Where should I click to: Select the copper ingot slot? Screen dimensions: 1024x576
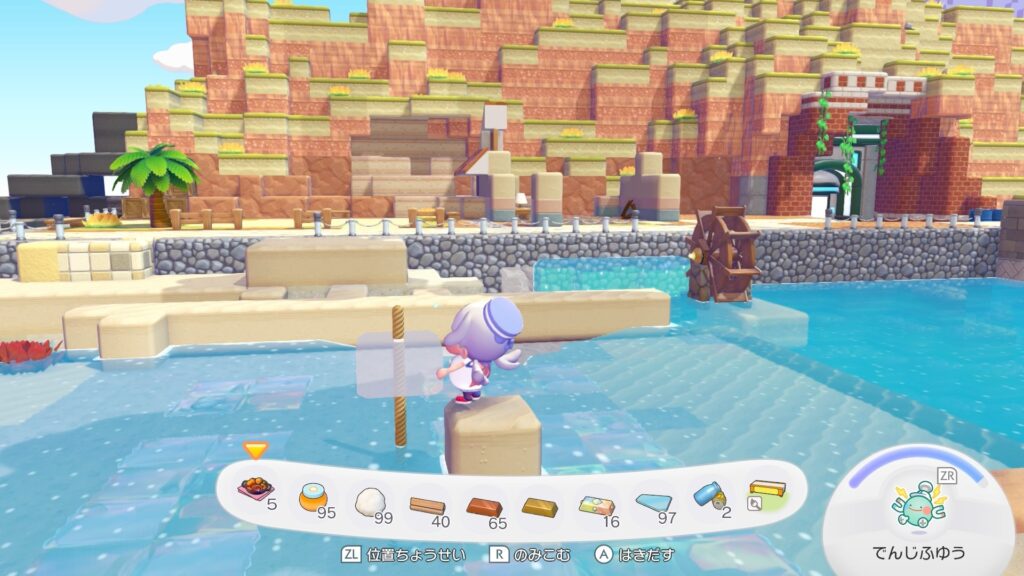(484, 506)
